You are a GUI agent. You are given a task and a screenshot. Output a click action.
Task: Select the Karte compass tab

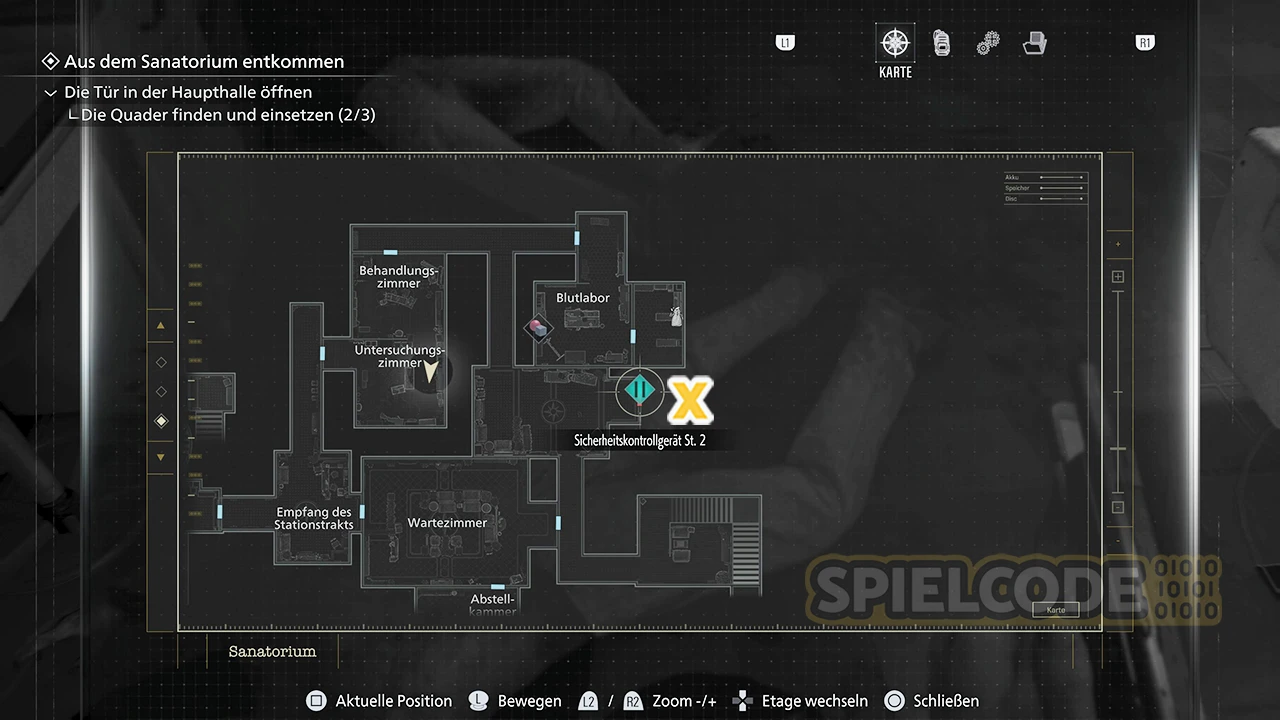[895, 45]
